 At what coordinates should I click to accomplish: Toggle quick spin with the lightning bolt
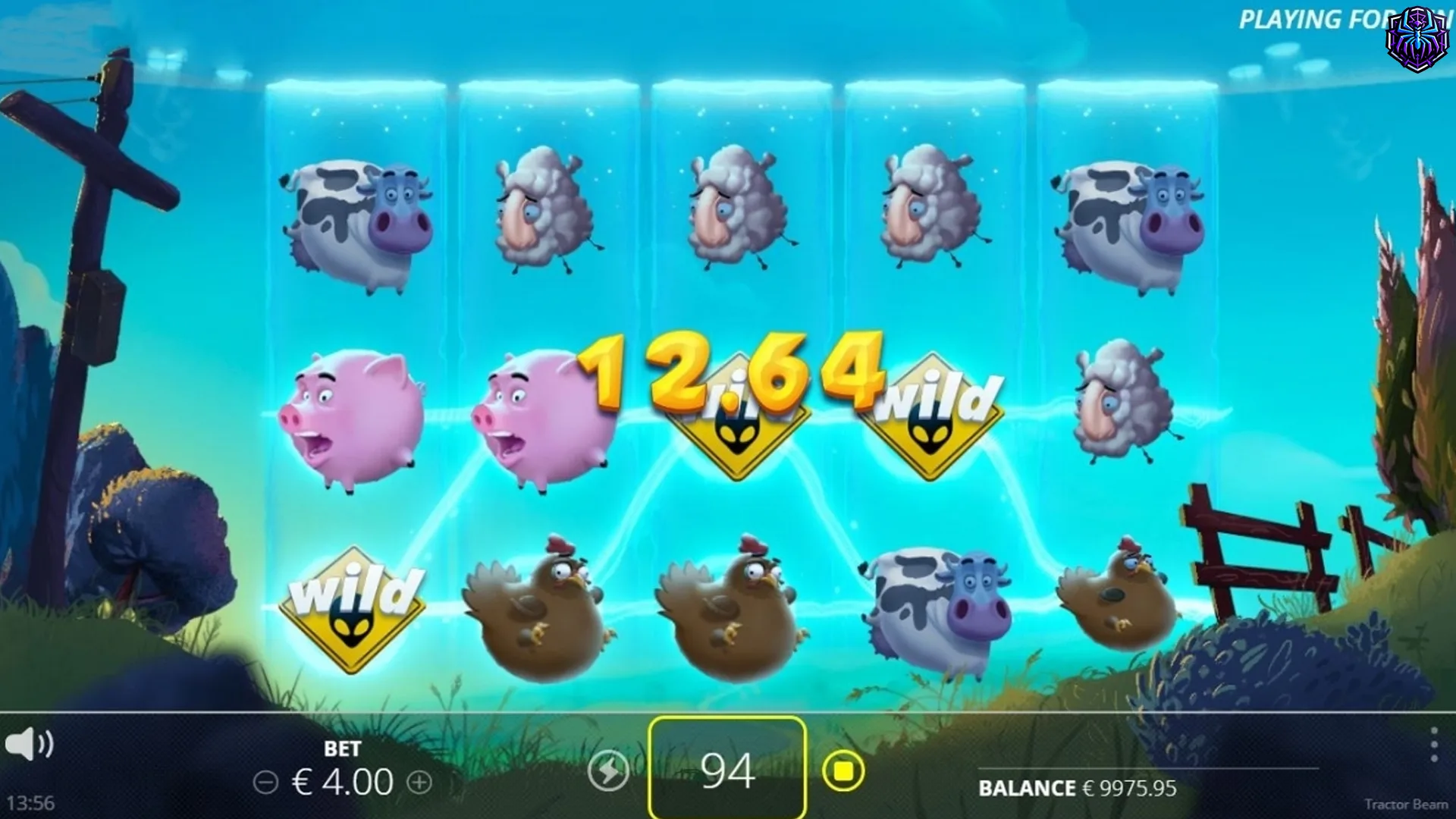[x=607, y=770]
